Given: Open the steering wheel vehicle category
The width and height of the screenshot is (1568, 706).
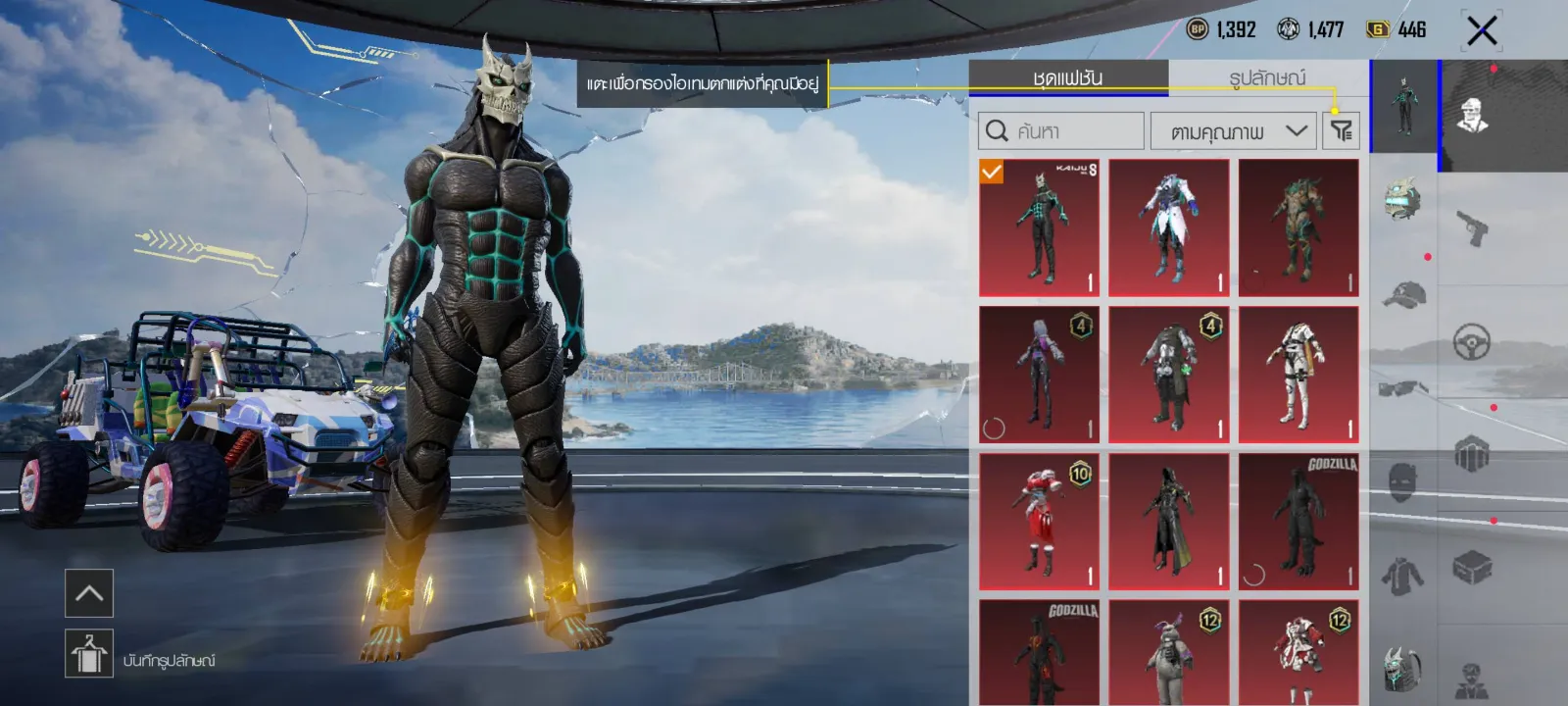Looking at the screenshot, I should (x=1472, y=342).
